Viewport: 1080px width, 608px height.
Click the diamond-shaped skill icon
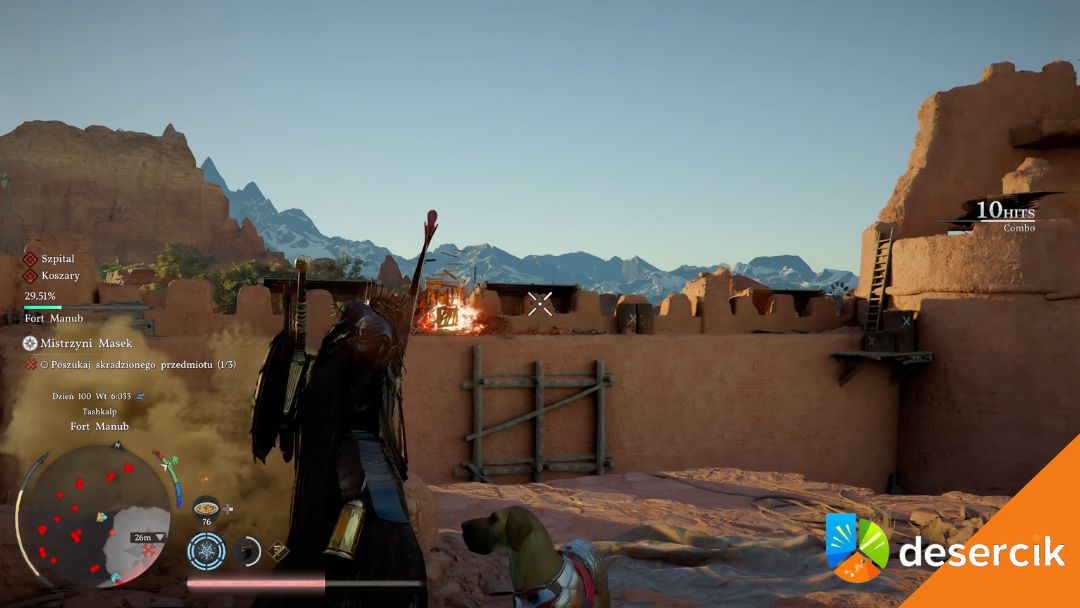click(x=279, y=549)
